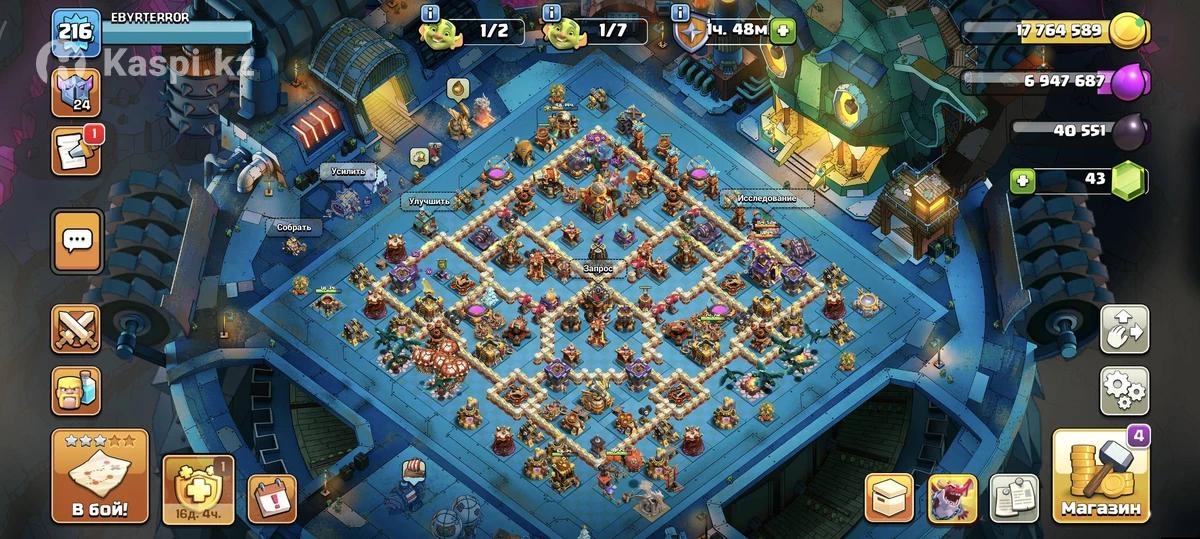1200x539 pixels.
Task: Open the pinned notes icon
Action: tap(1014, 497)
